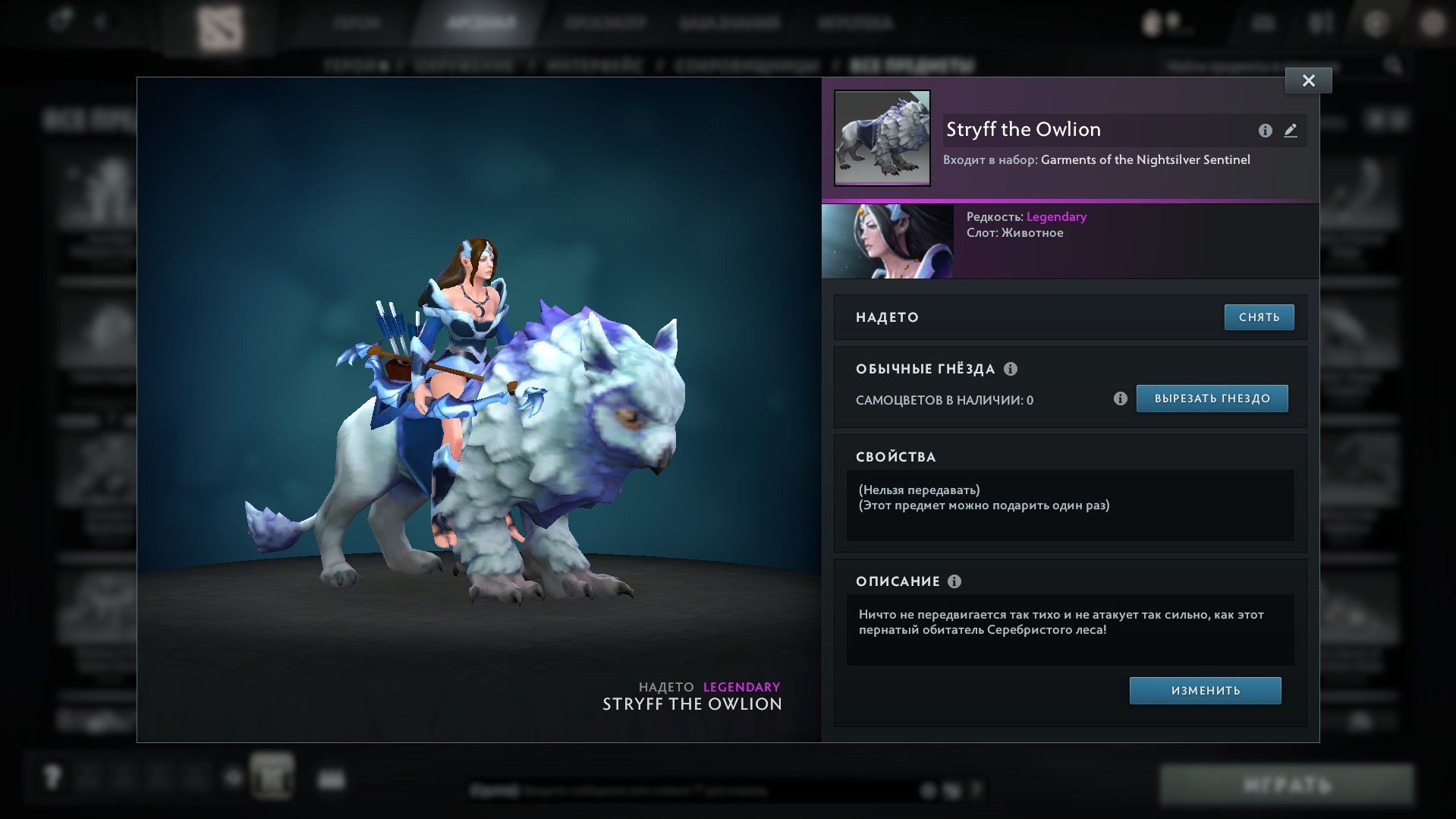Show item info next to the name
The image size is (1456, 819).
click(1265, 131)
